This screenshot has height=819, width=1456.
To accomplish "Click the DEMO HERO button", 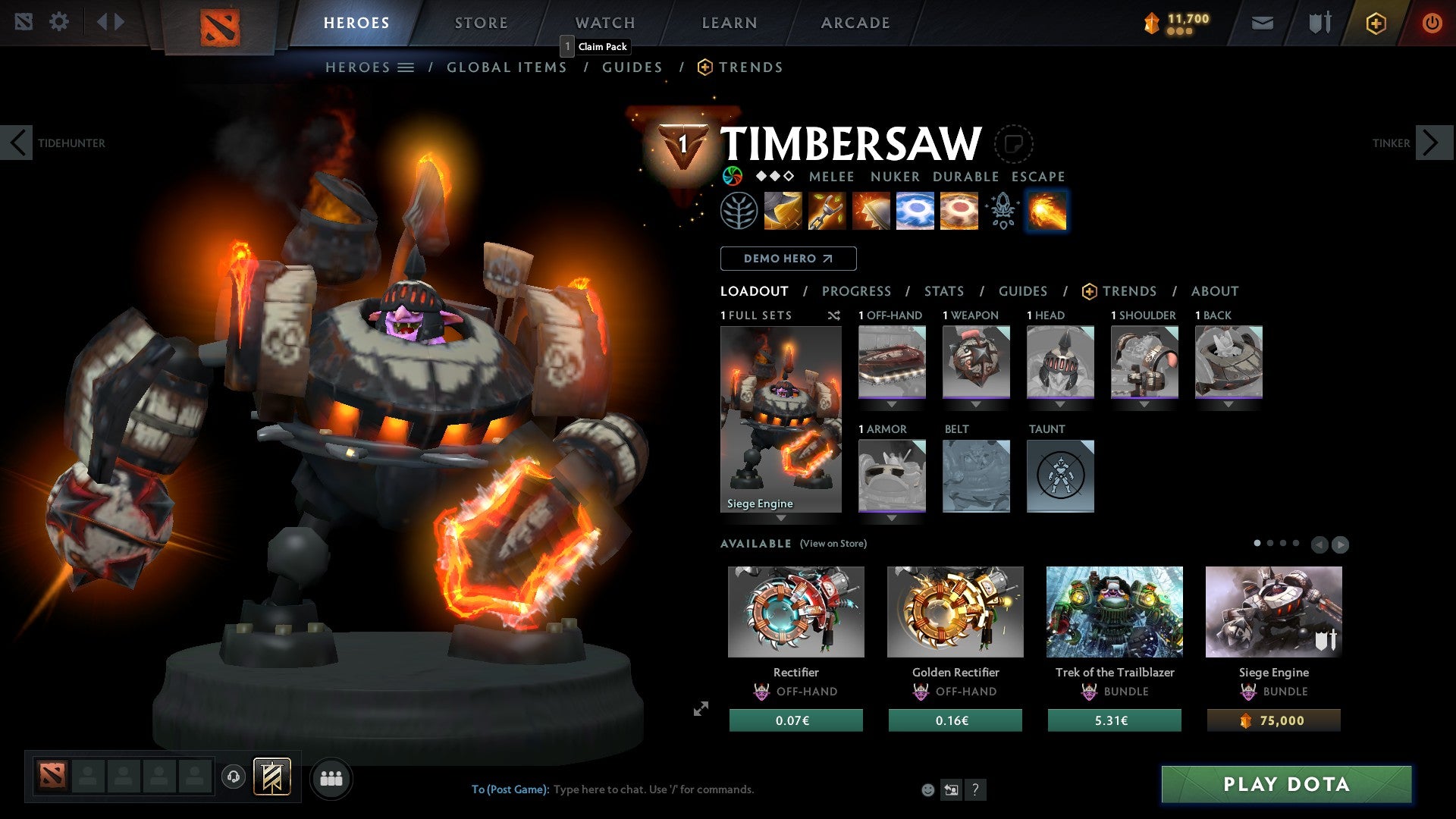I will point(788,259).
